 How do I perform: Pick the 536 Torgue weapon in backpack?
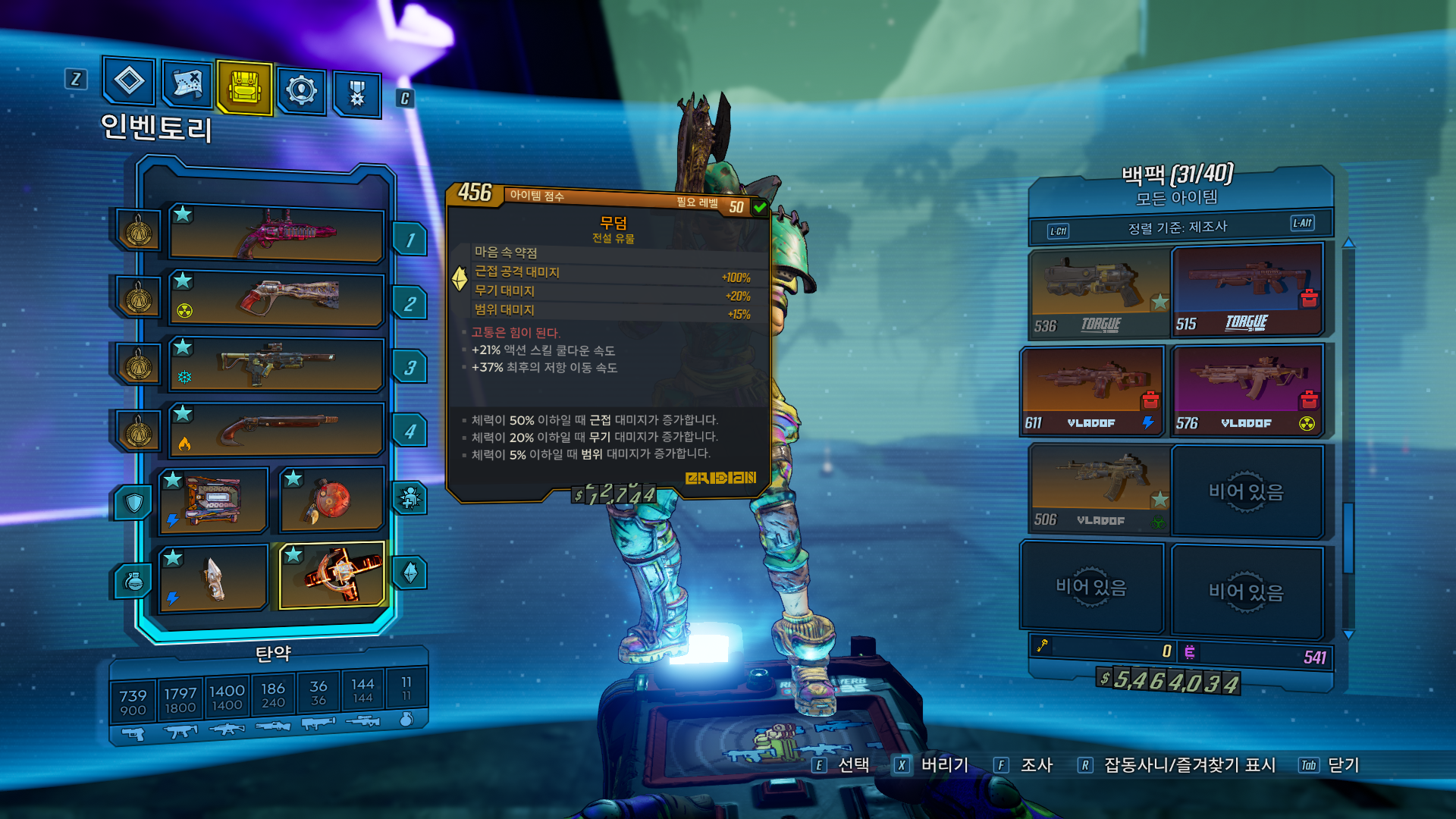click(1099, 293)
